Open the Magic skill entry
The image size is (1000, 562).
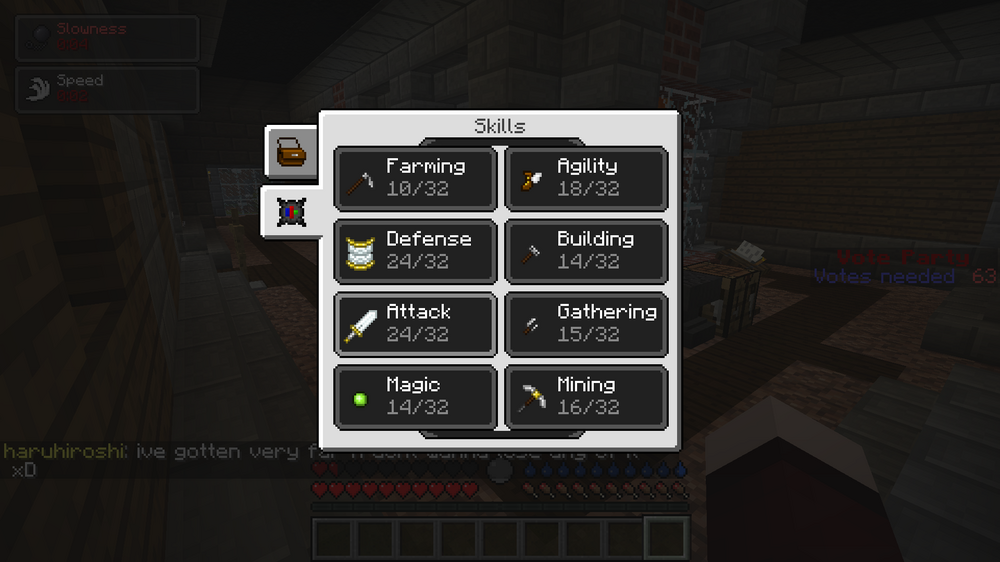(415, 397)
